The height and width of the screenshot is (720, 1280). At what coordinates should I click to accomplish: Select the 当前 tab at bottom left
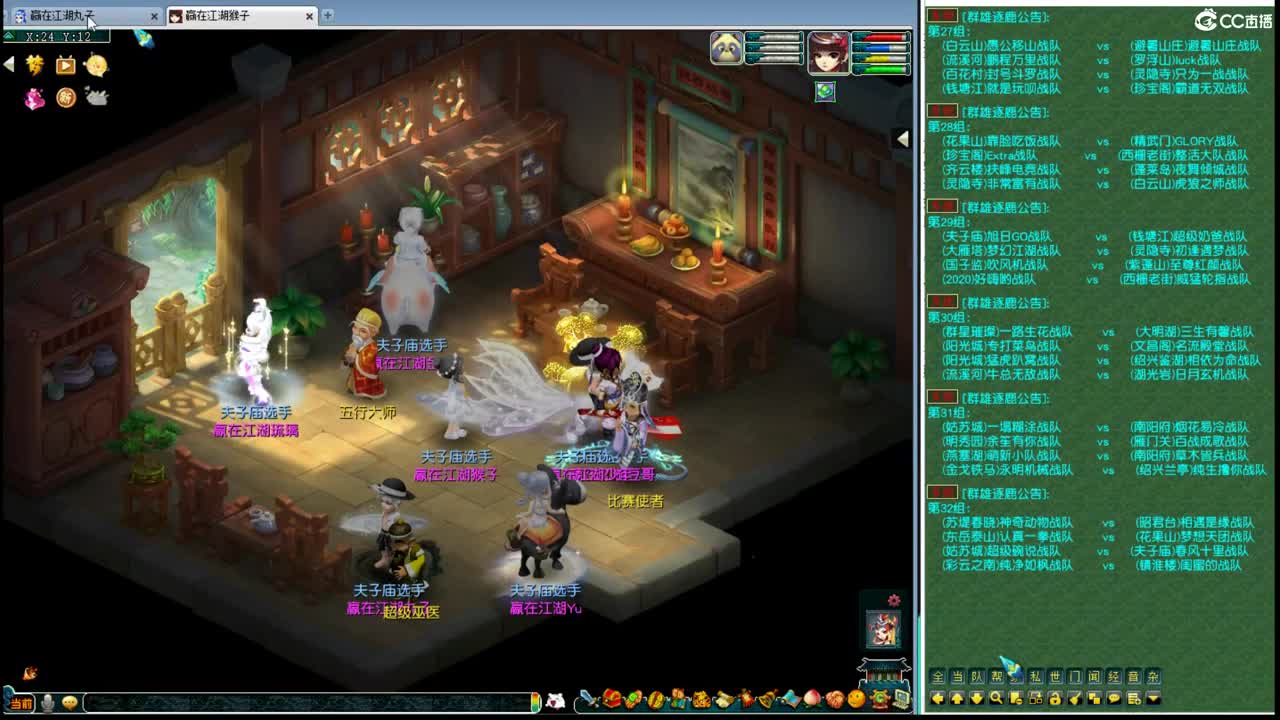22,703
